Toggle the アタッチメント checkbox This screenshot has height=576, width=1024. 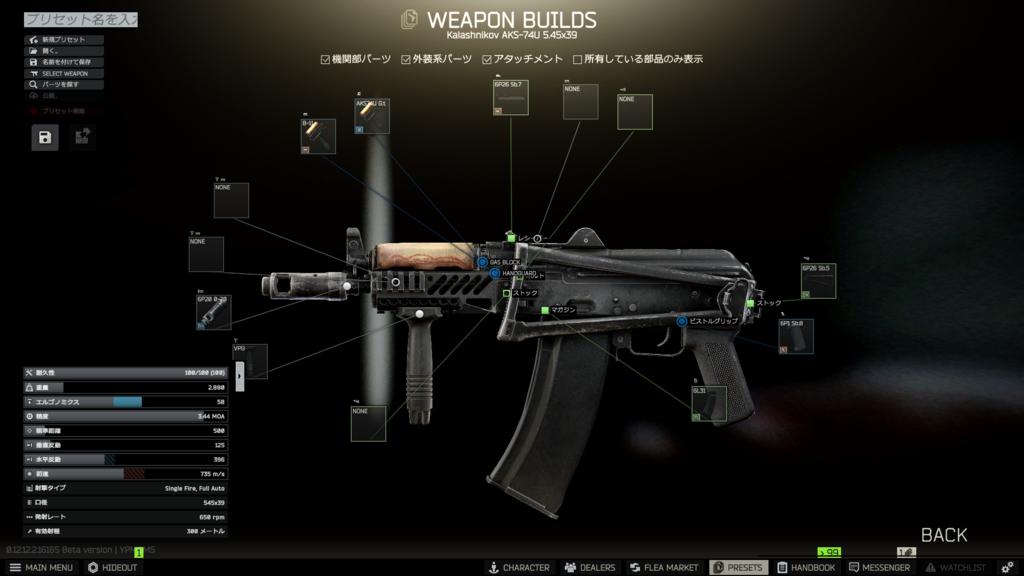click(x=487, y=60)
